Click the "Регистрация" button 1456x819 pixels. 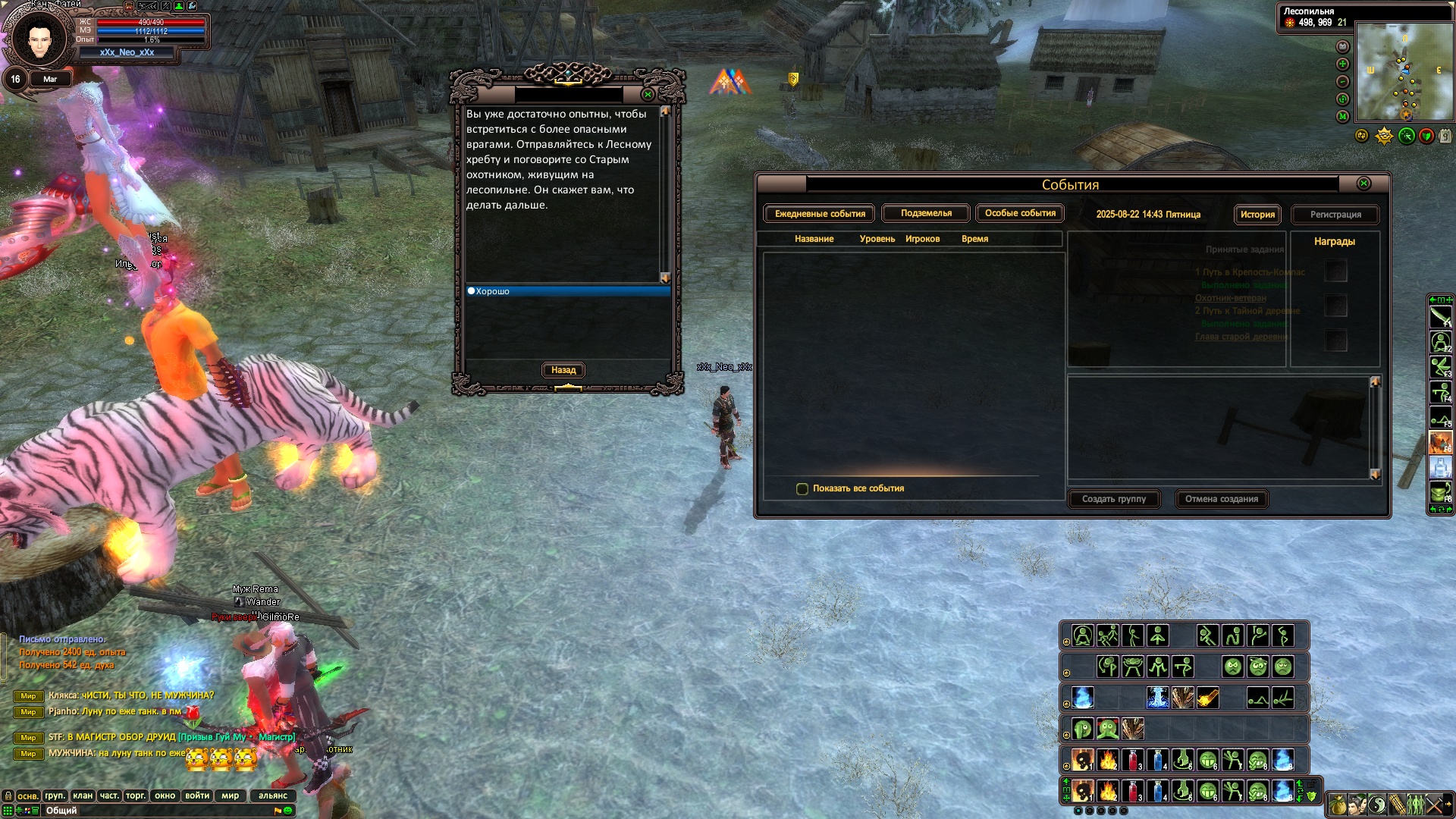click(x=1335, y=215)
